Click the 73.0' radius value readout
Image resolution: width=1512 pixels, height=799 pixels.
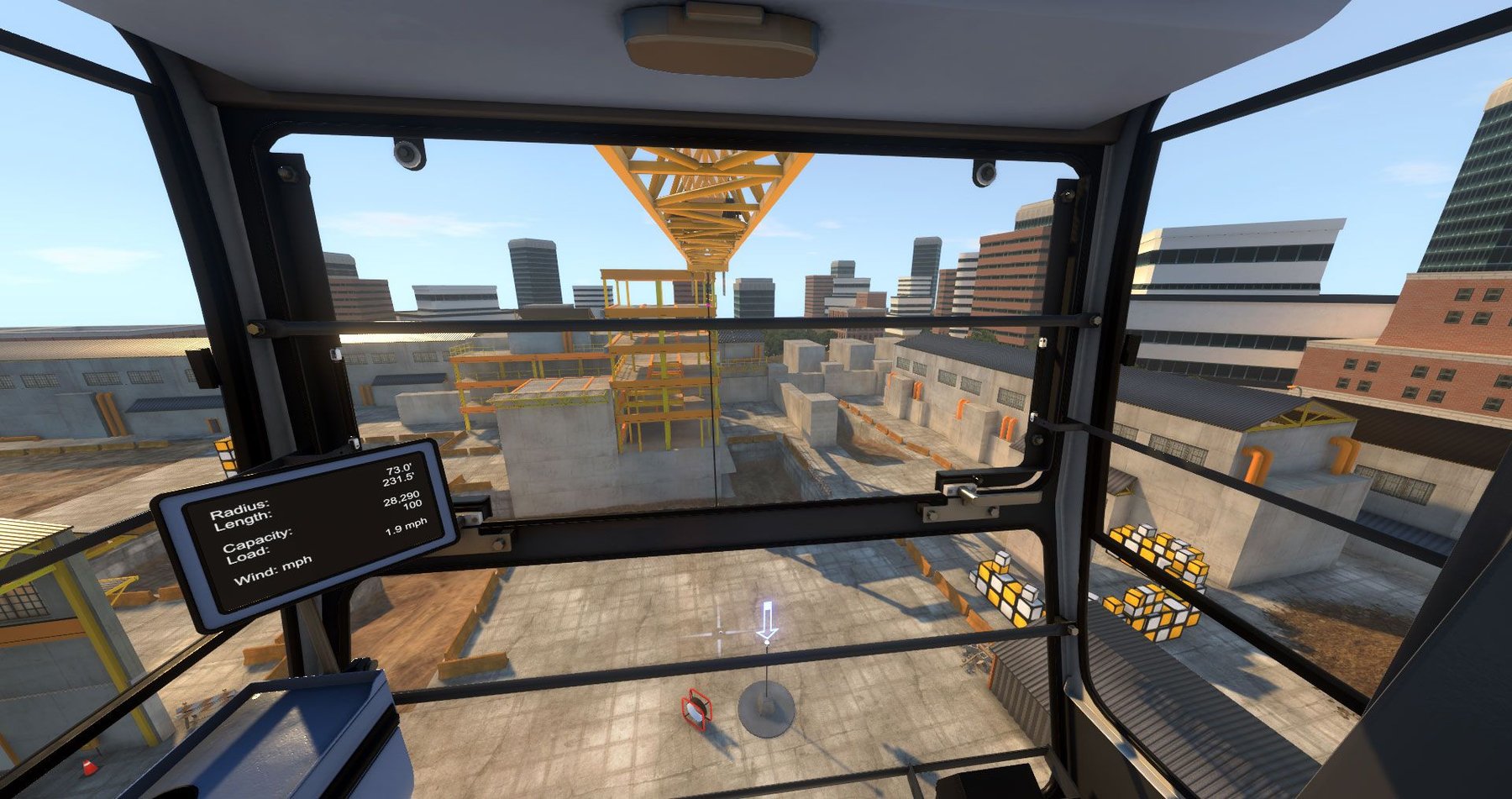point(399,470)
